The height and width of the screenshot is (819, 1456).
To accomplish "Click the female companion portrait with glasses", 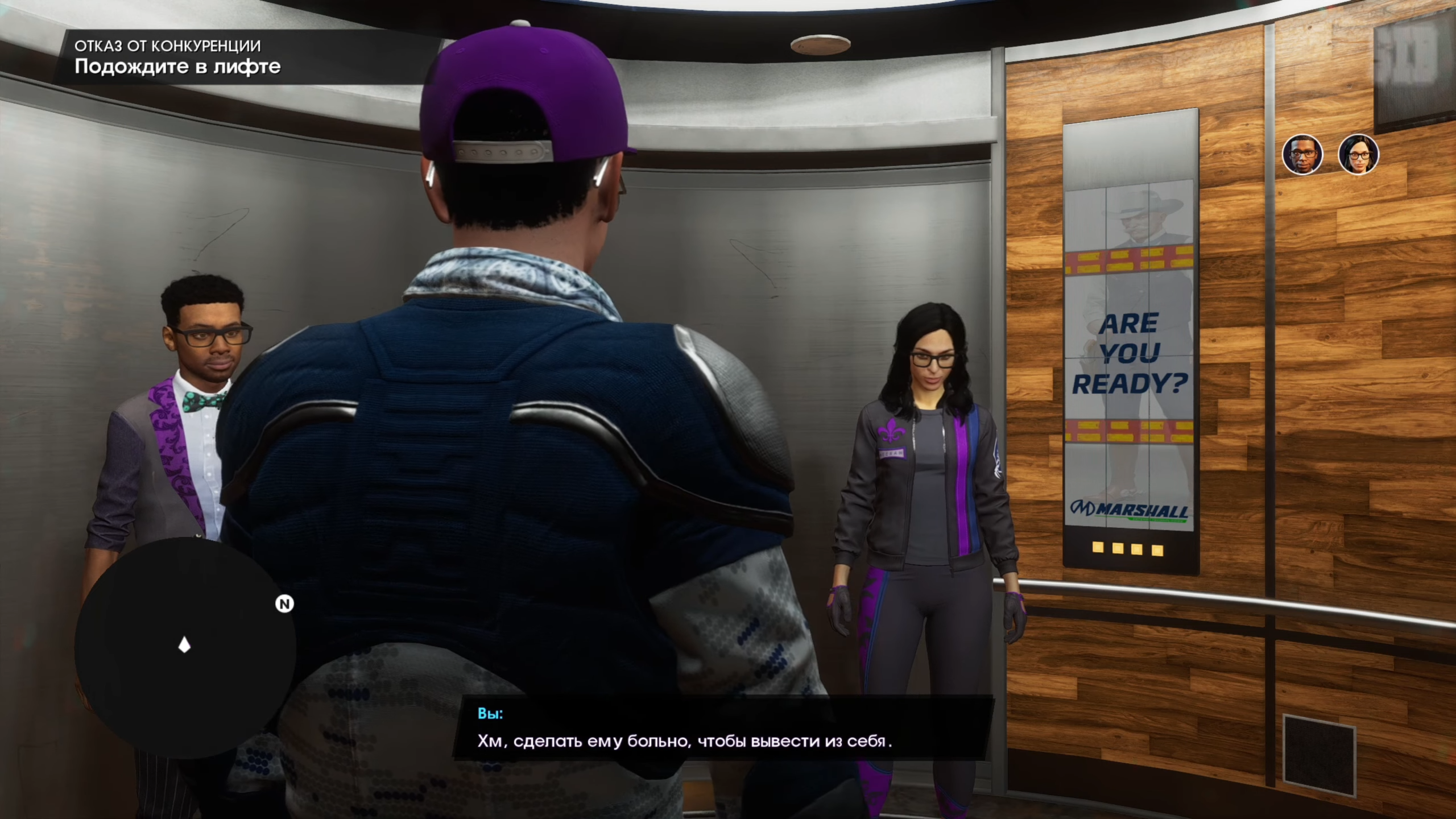I will pyautogui.click(x=1358, y=155).
